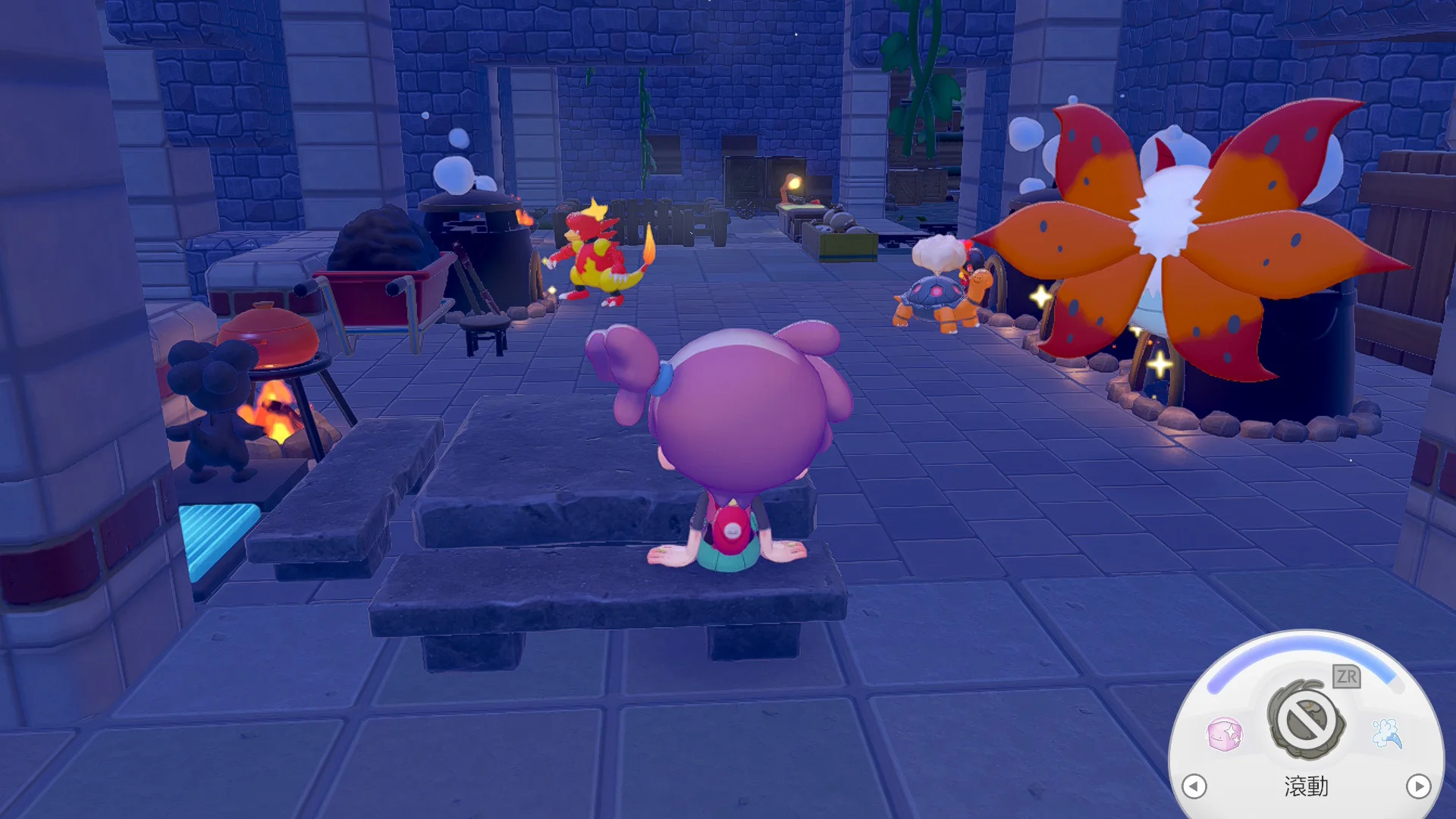Cycle abilities with the left arrow
Screen dimensions: 1456x819
(x=1194, y=786)
